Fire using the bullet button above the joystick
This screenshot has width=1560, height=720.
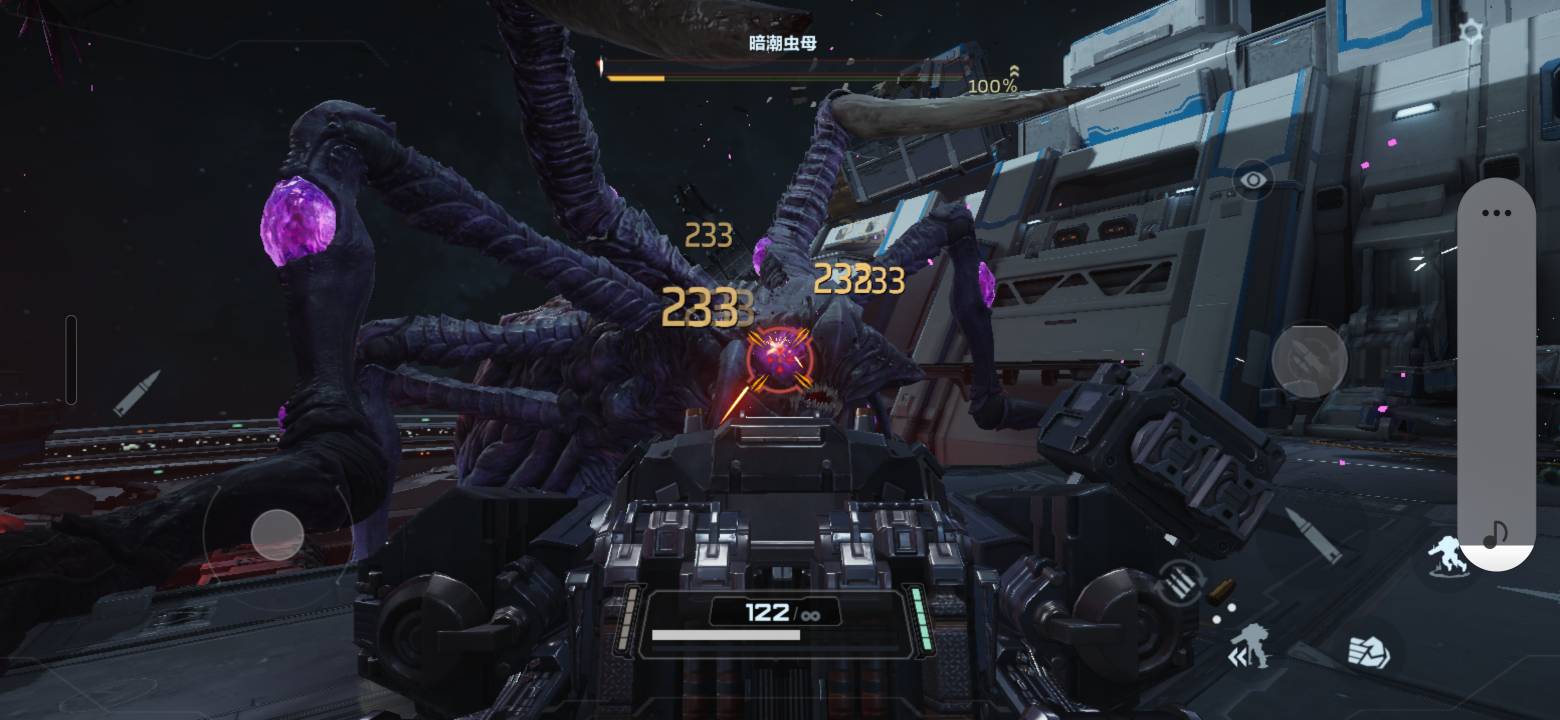136,393
